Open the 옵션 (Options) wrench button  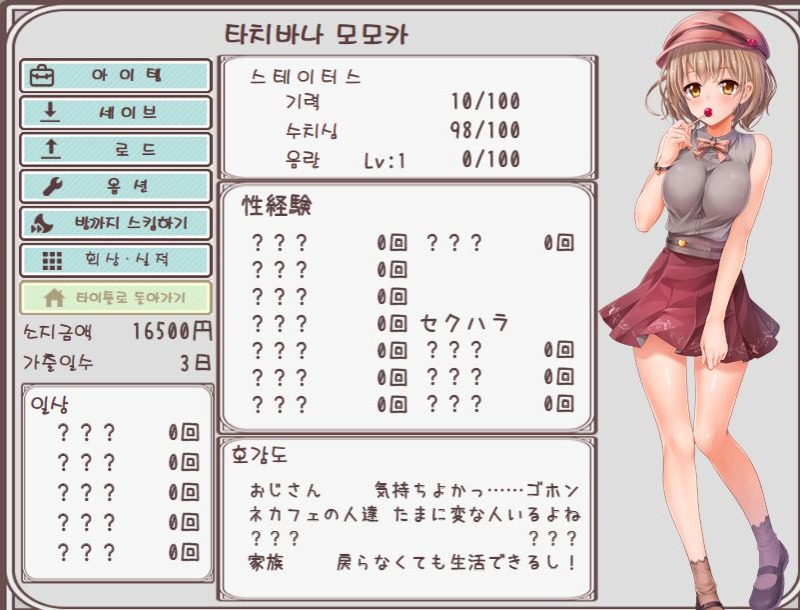(x=115, y=187)
